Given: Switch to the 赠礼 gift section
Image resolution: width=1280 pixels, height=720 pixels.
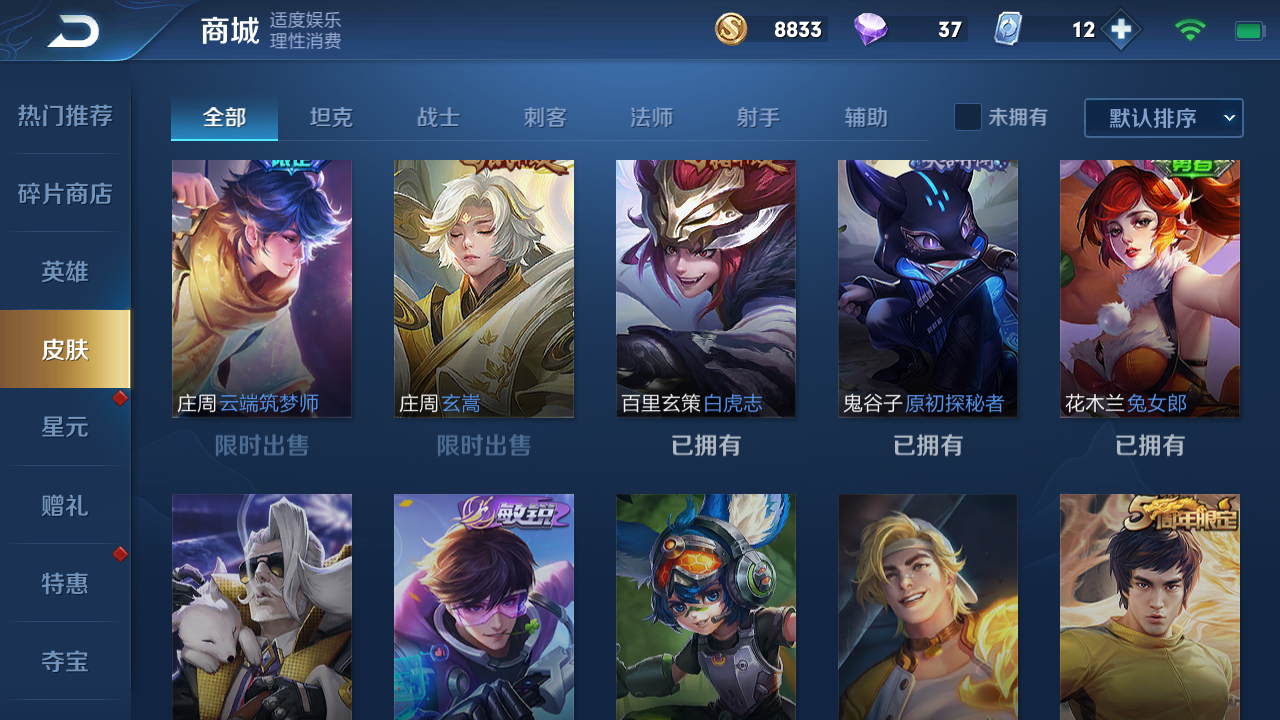Looking at the screenshot, I should tap(65, 504).
